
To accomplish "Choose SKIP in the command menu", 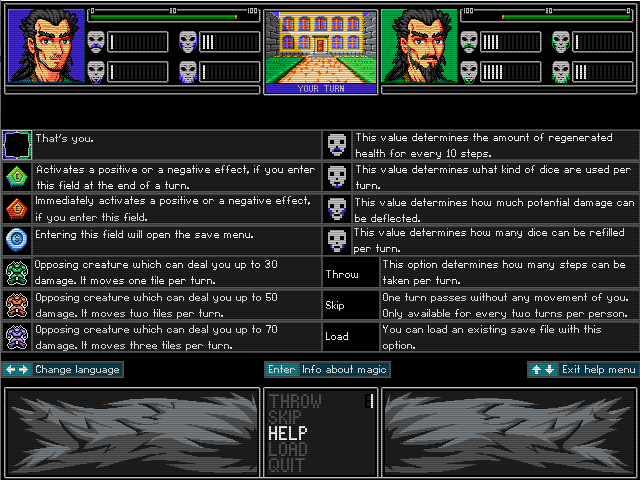I will (285, 418).
